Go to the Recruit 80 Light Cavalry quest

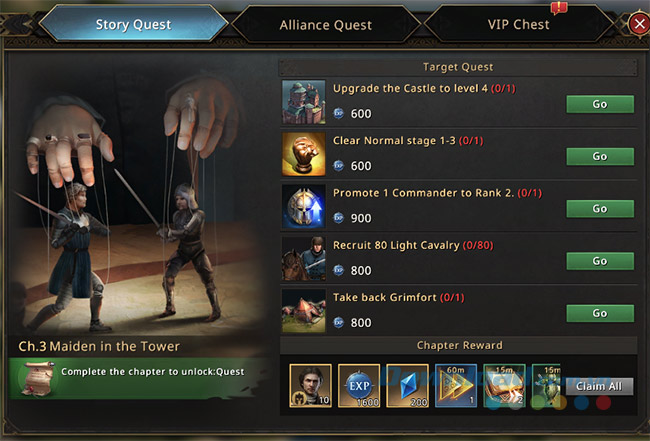[600, 261]
